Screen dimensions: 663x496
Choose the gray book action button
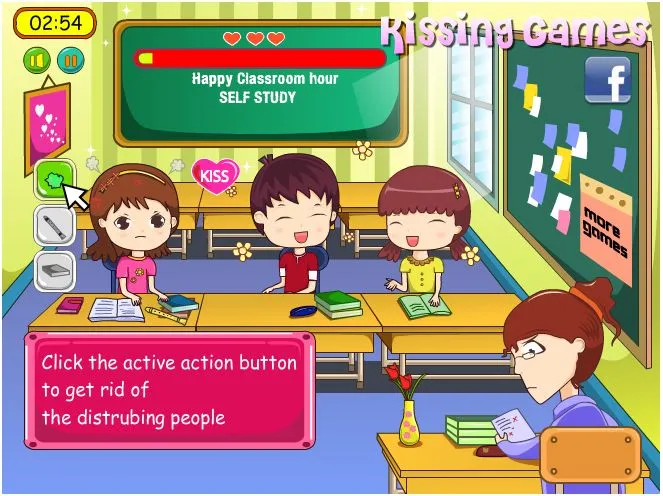(53, 269)
